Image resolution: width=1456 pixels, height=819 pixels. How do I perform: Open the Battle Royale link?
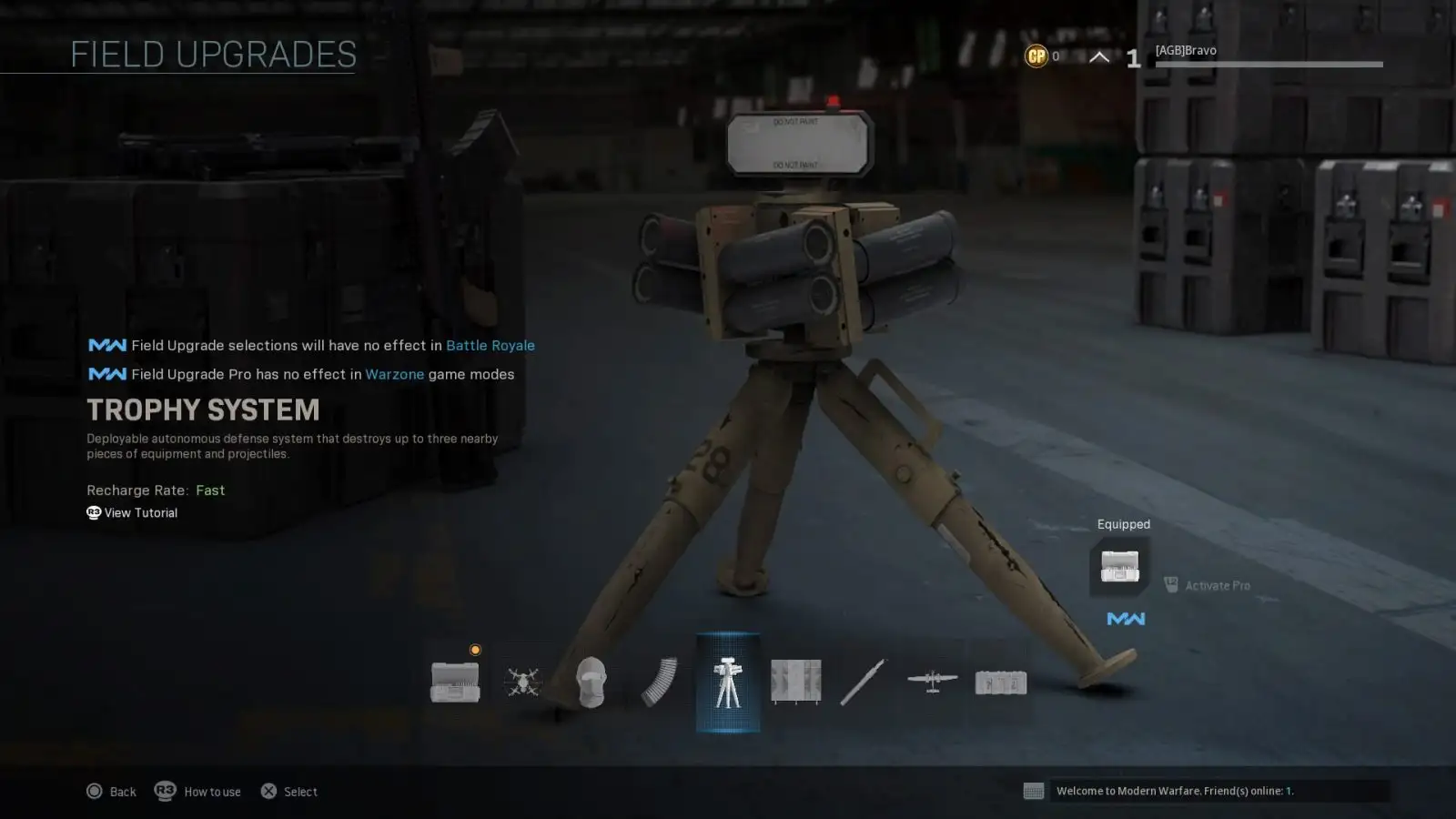click(490, 345)
